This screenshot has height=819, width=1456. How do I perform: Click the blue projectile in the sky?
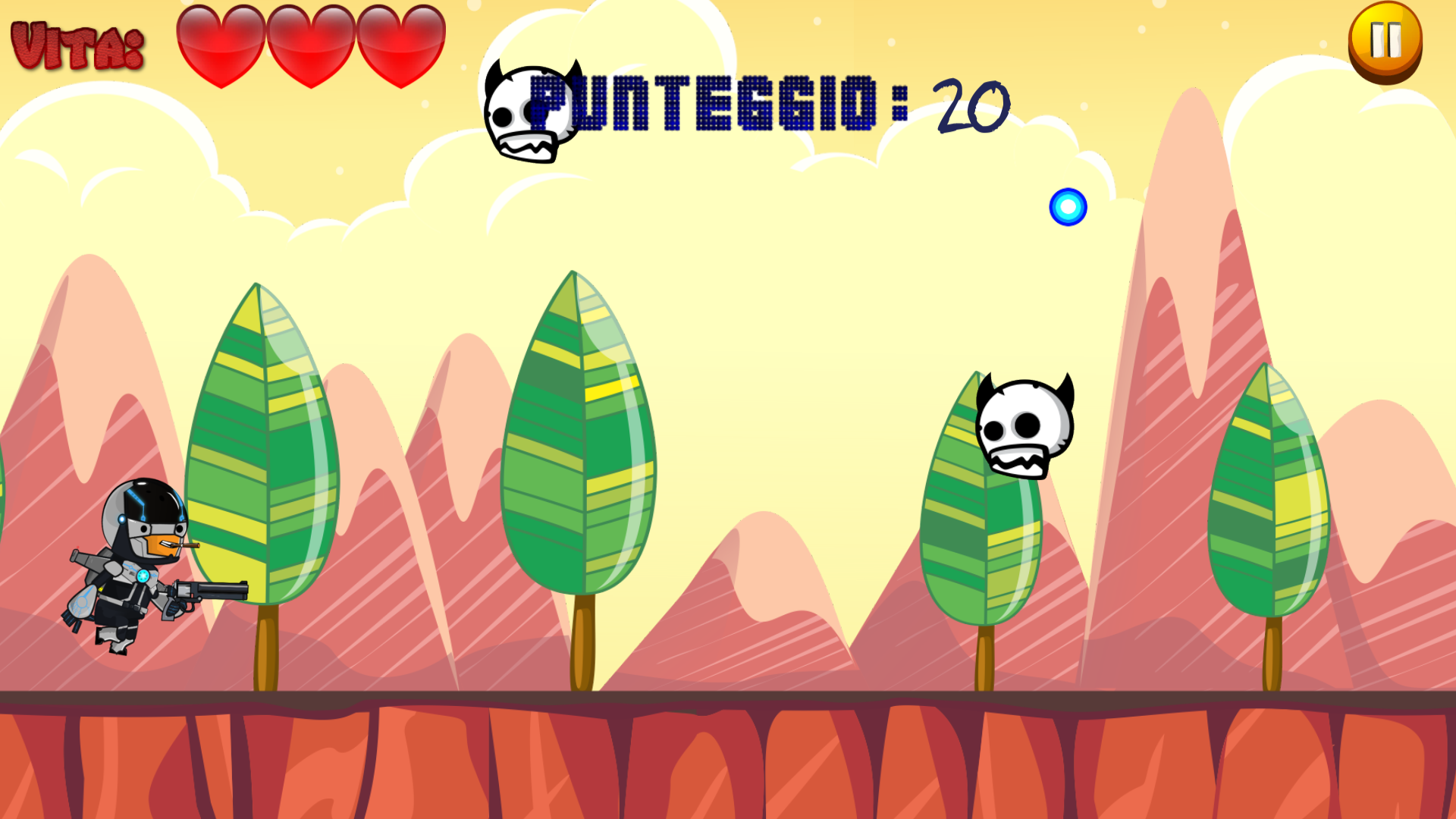coord(1068,206)
